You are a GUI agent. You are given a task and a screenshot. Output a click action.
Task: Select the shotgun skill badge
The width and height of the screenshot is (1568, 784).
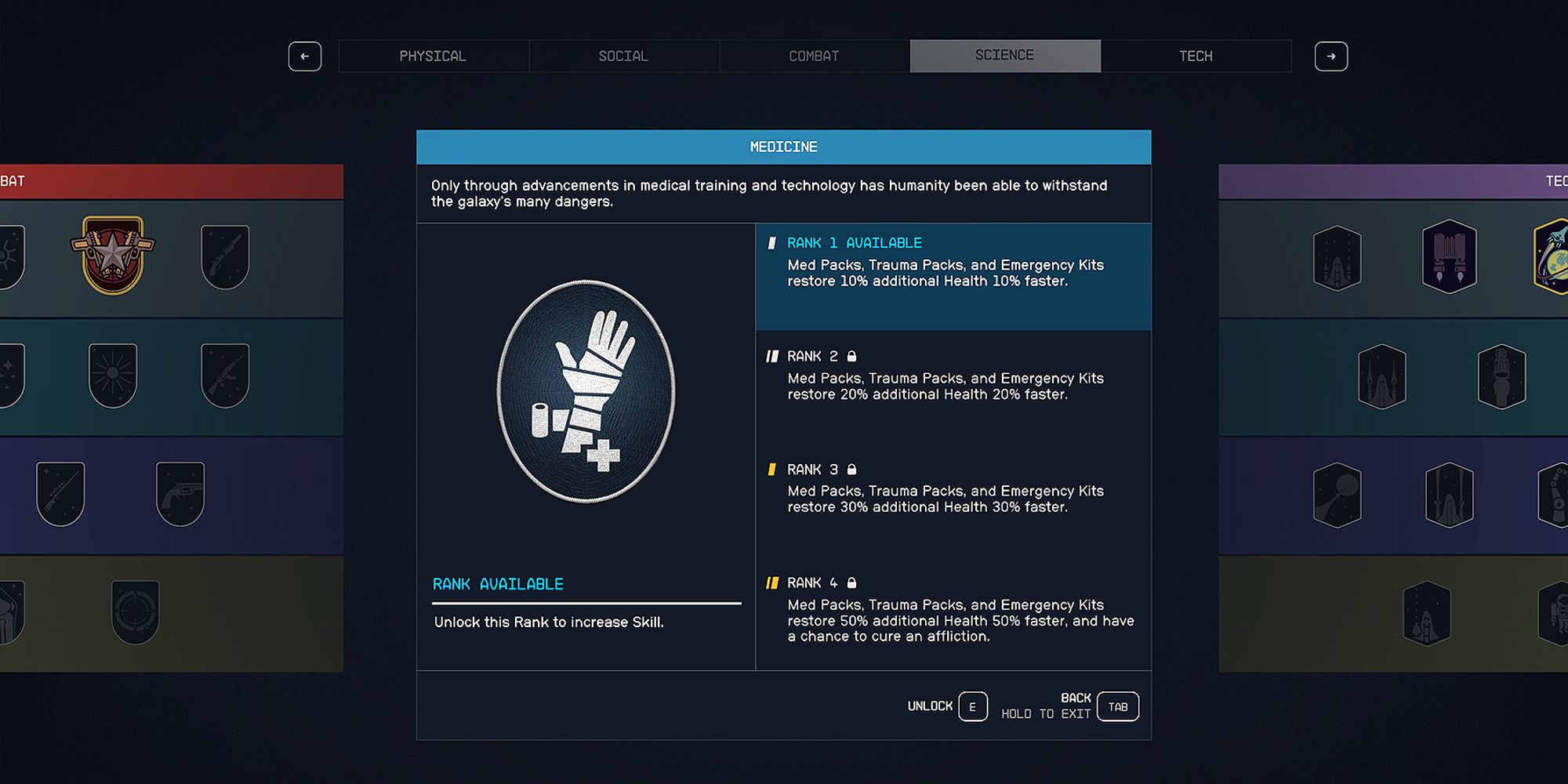point(226,253)
